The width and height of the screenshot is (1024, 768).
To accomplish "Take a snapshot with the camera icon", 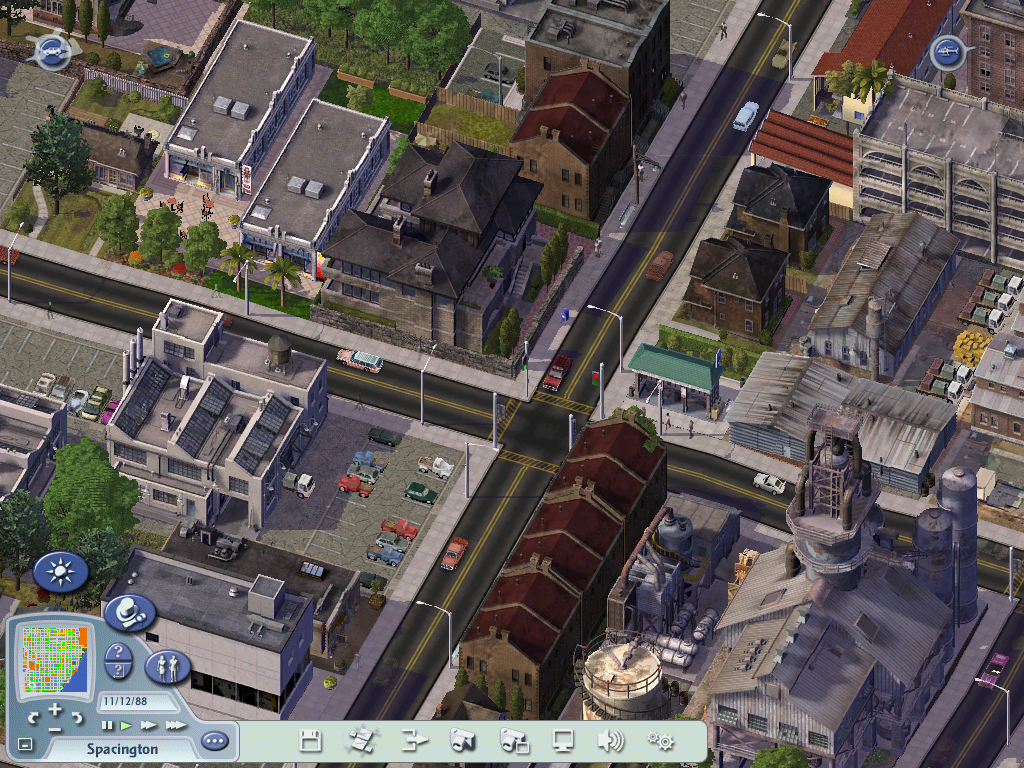I will tap(462, 741).
